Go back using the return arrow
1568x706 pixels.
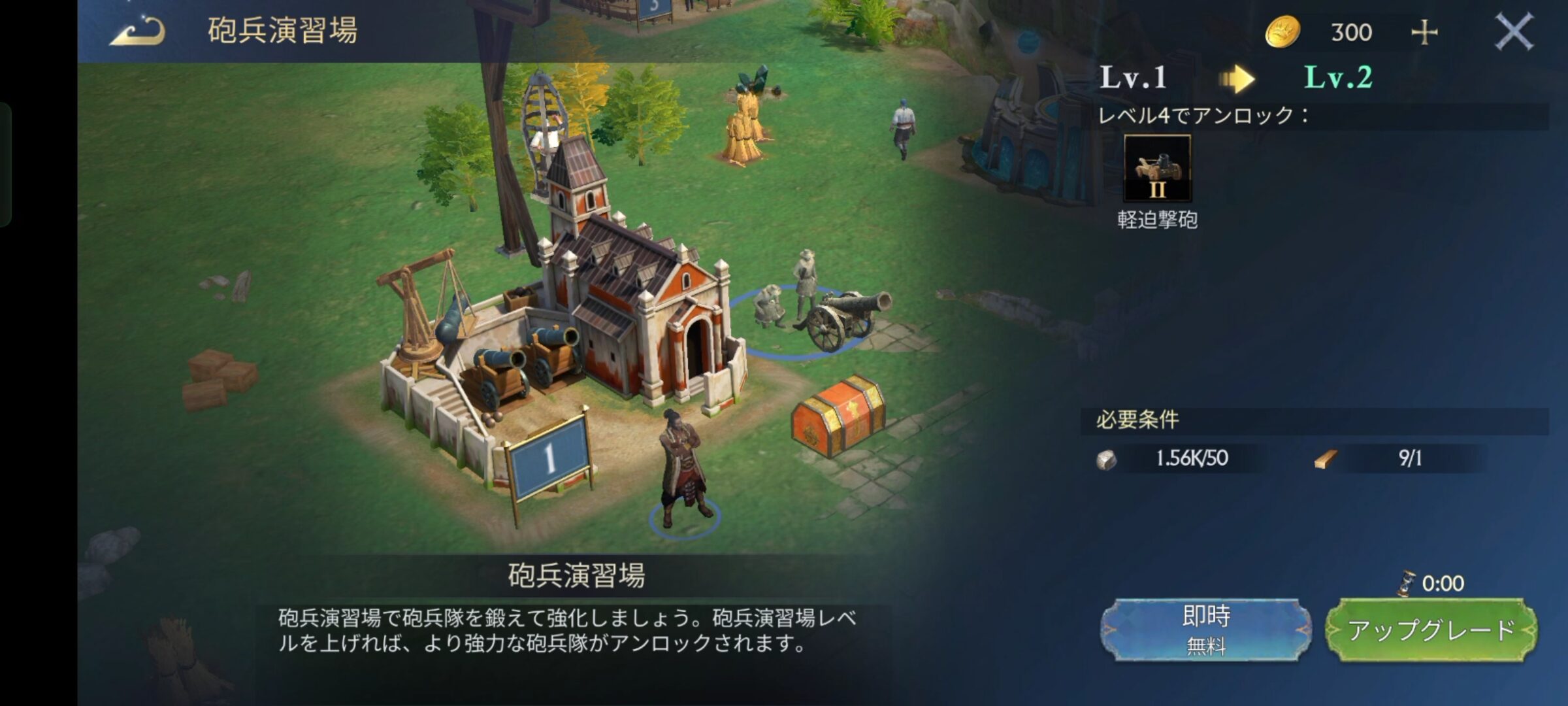coord(137,31)
